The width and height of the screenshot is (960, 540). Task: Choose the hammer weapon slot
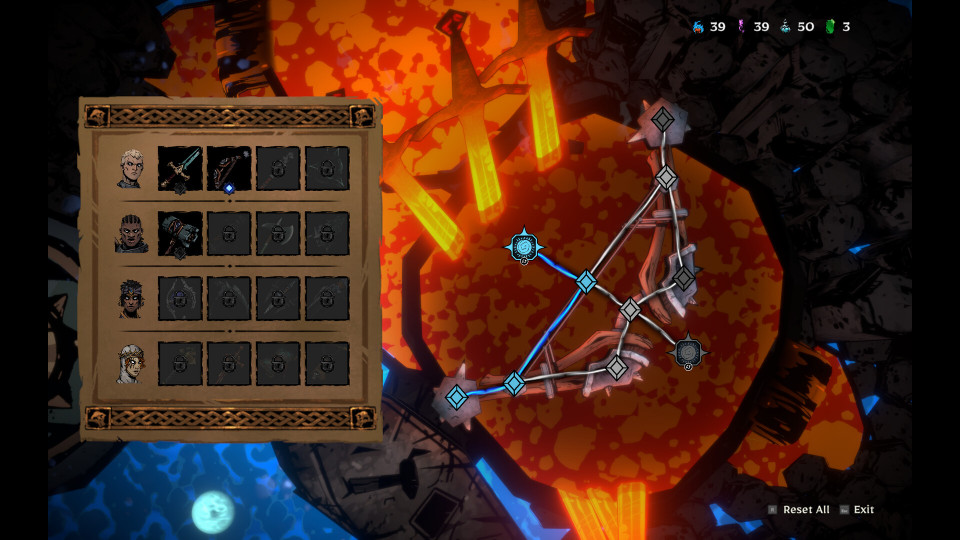coord(180,234)
